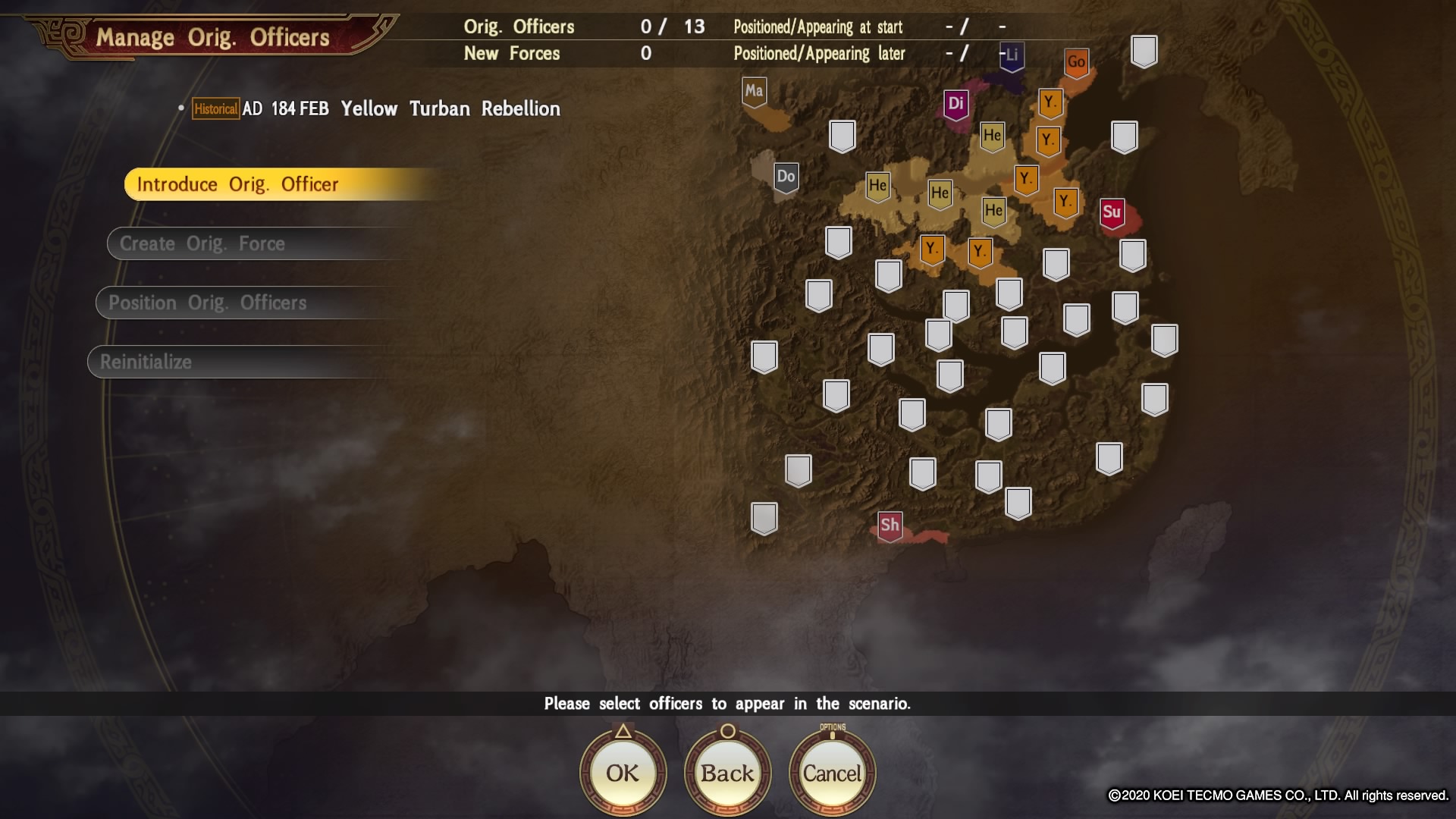
Task: Select the Ma force marker on map
Action: pyautogui.click(x=754, y=92)
